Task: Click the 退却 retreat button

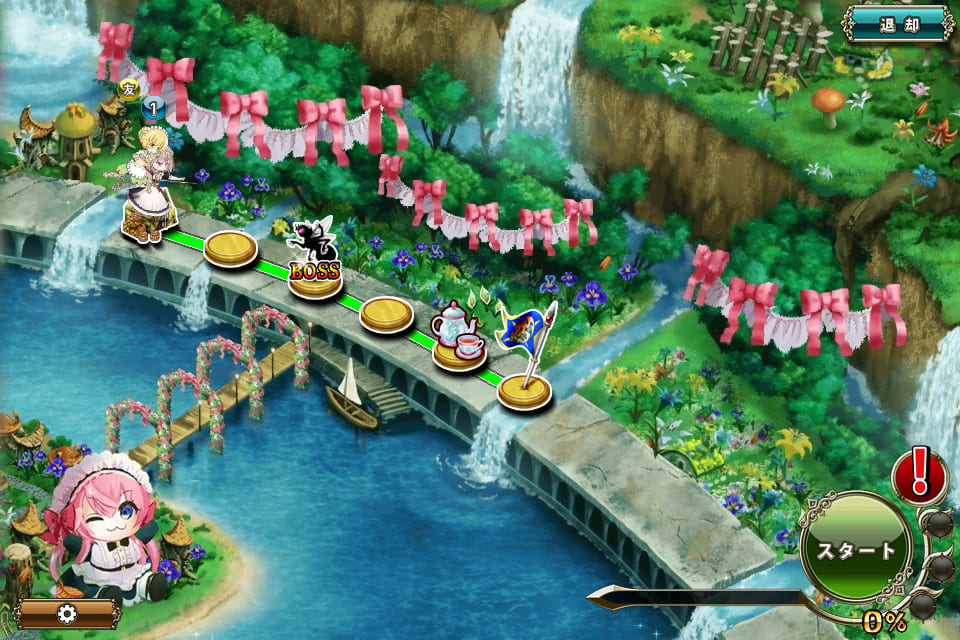Action: pos(898,23)
